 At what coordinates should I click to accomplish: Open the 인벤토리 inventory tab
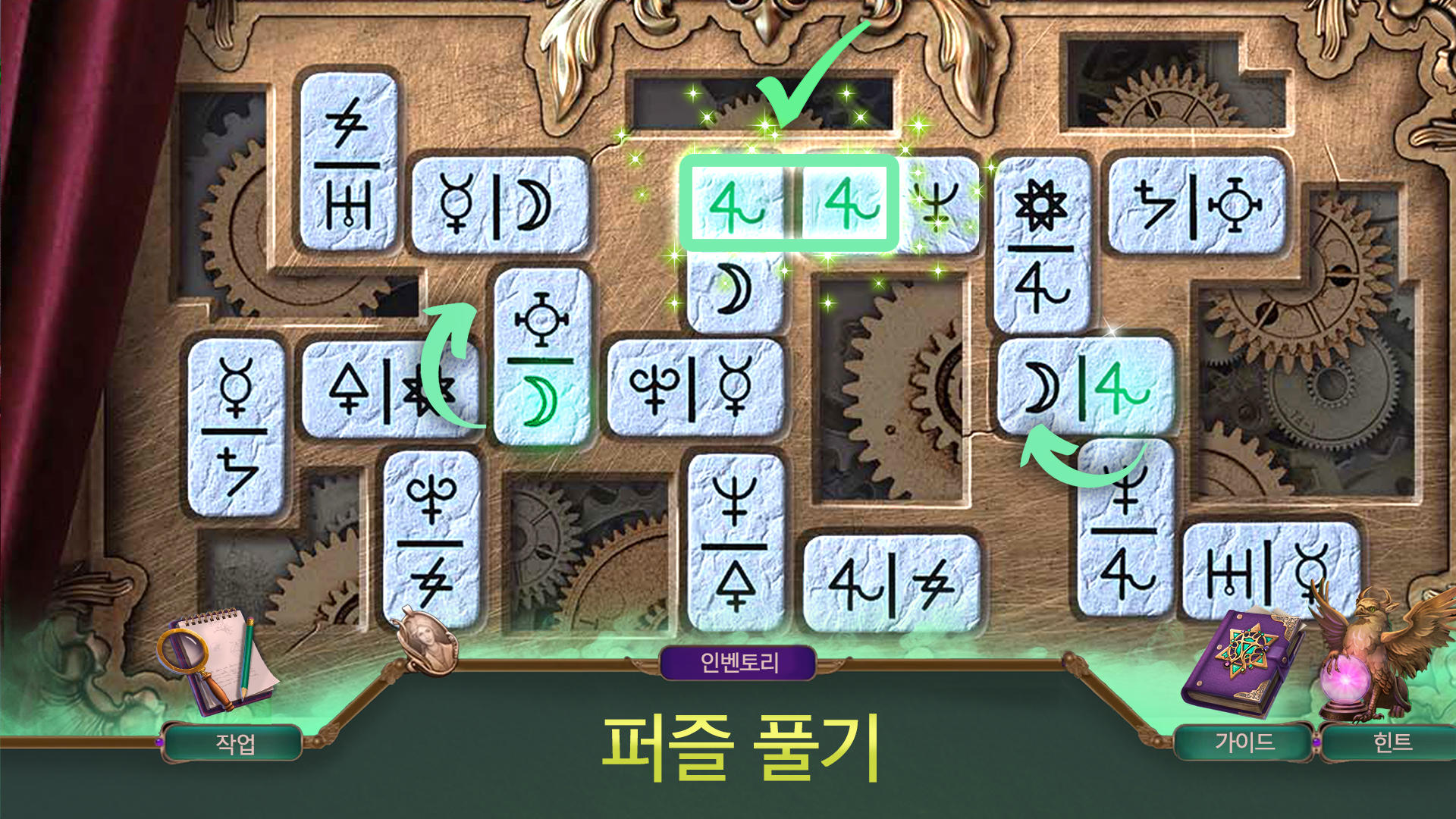[x=739, y=661]
